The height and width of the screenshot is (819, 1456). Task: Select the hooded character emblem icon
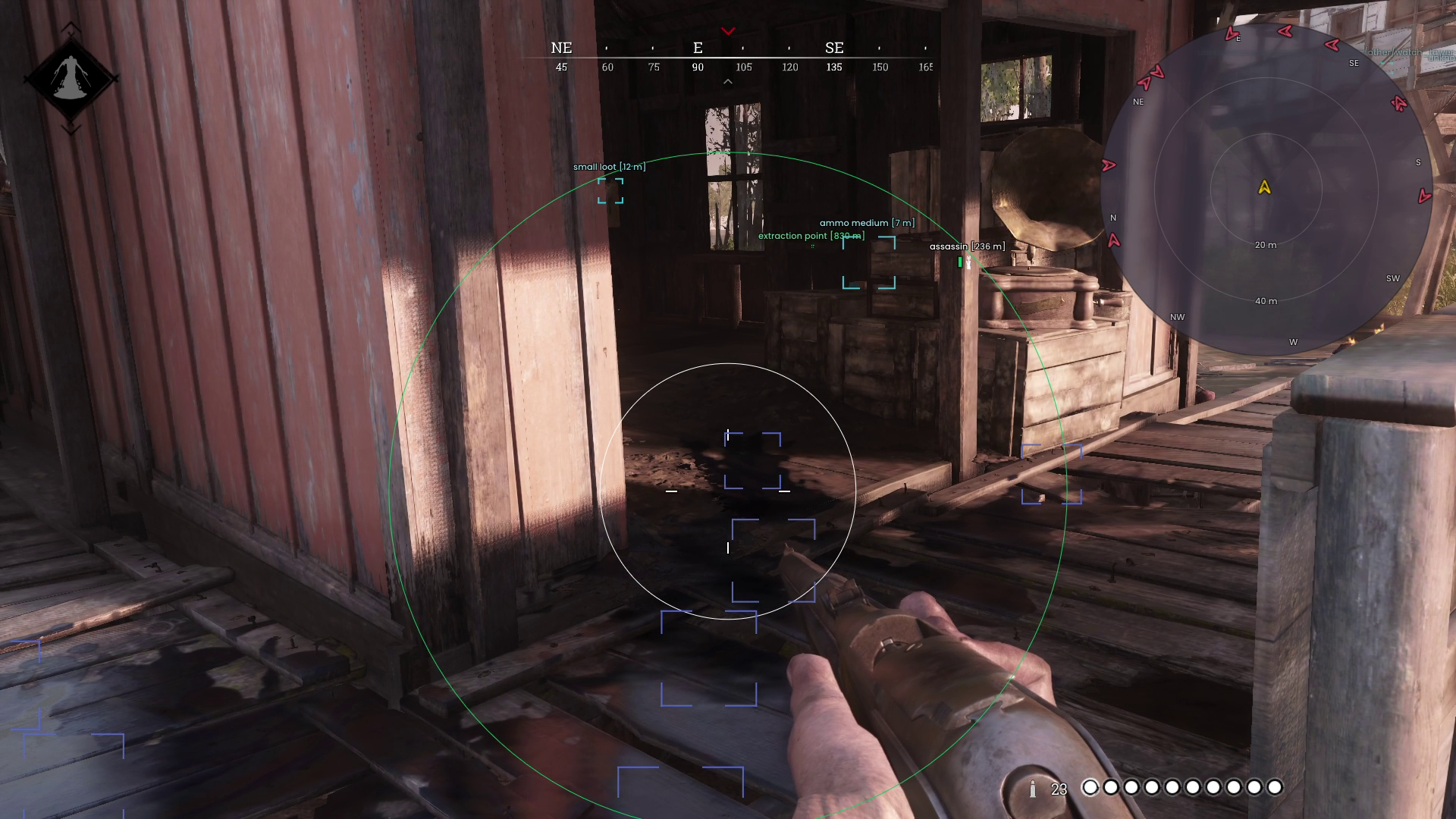[71, 79]
